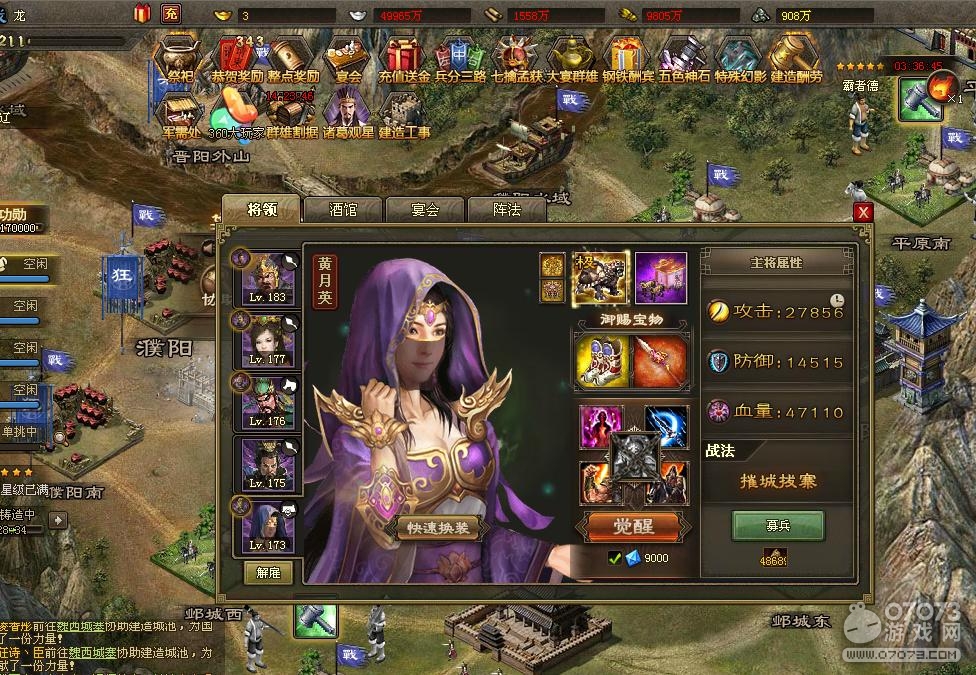The height and width of the screenshot is (675, 976).
Task: Toggle the green checkmark beside 9000 gems
Action: click(615, 558)
